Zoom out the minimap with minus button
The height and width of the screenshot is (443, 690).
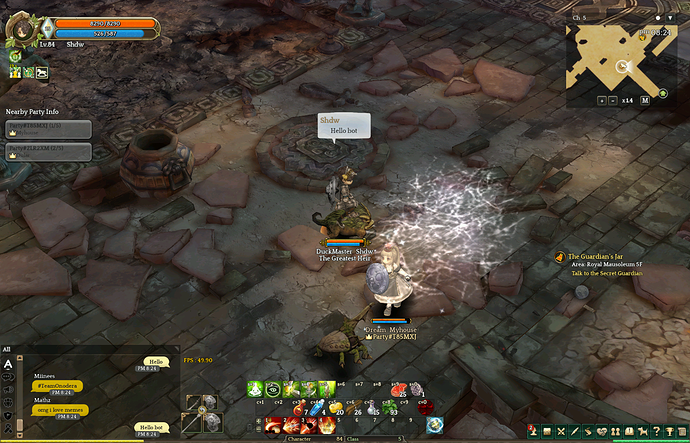612,100
